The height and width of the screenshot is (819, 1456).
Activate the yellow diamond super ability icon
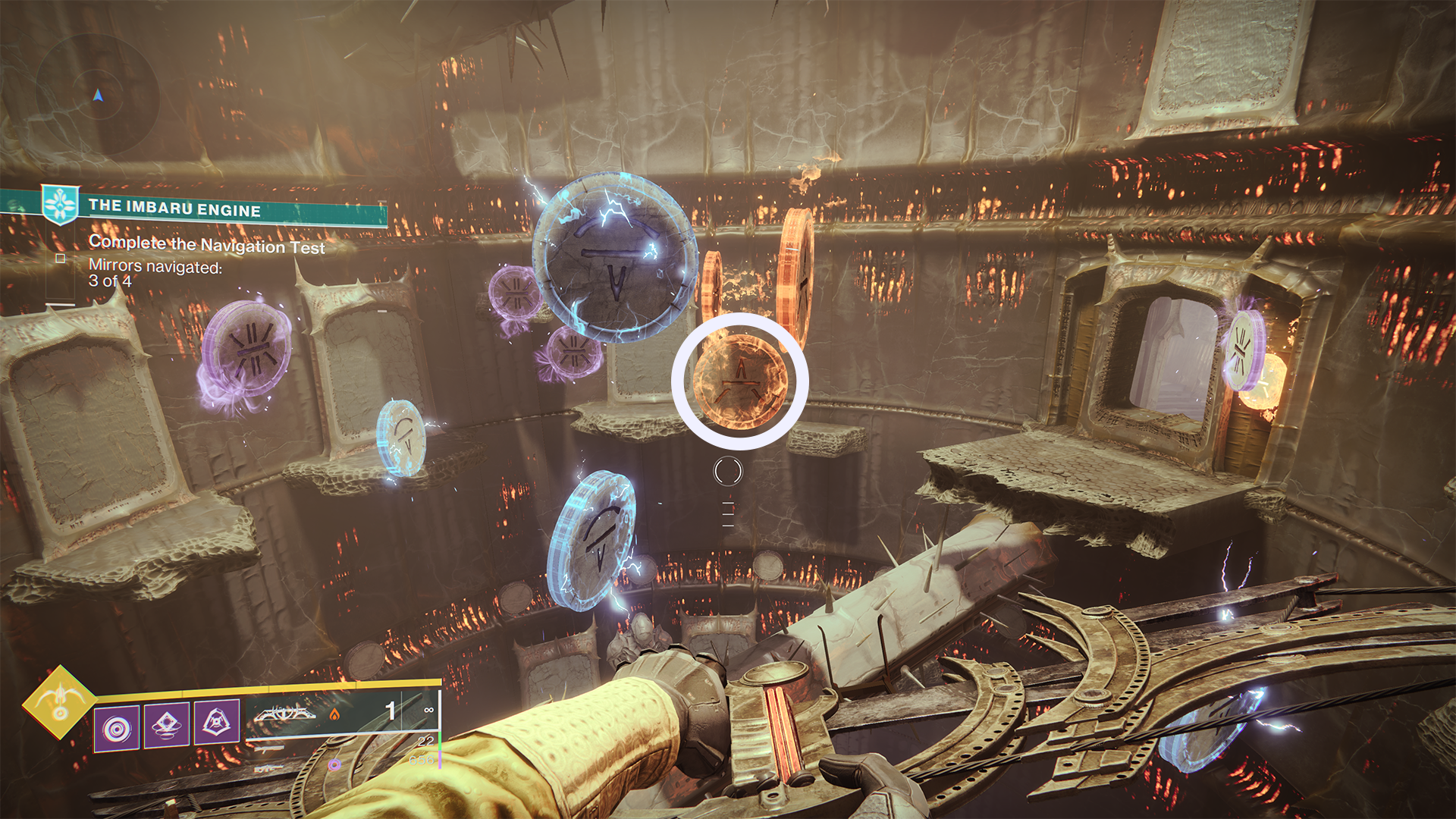[59, 702]
